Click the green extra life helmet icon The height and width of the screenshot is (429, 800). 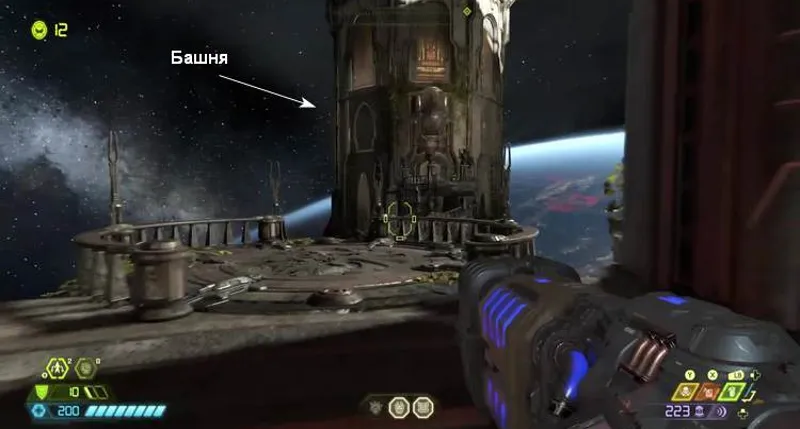tap(39, 28)
